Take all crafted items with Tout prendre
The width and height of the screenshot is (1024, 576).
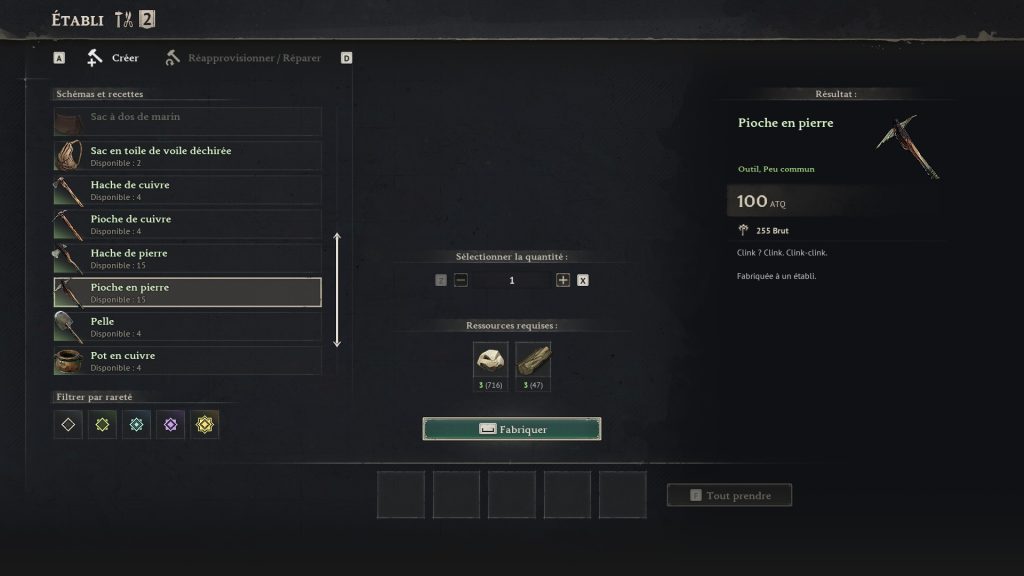click(x=729, y=495)
